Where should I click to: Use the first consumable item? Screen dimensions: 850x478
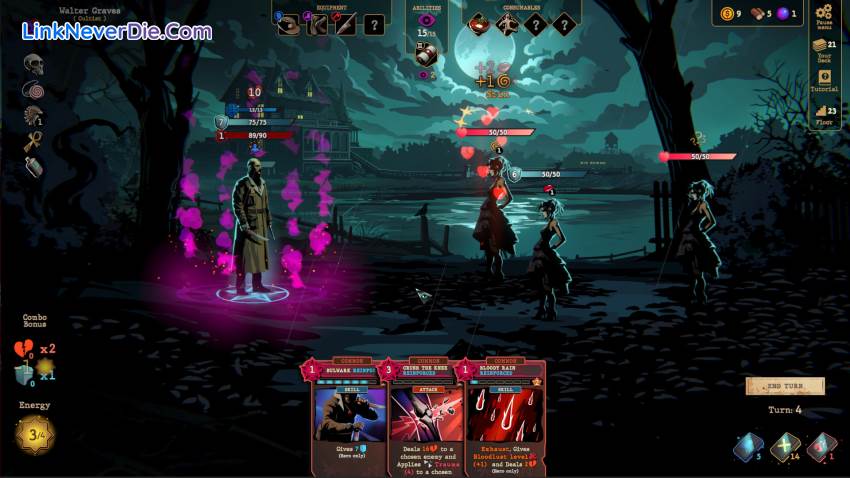pos(479,24)
